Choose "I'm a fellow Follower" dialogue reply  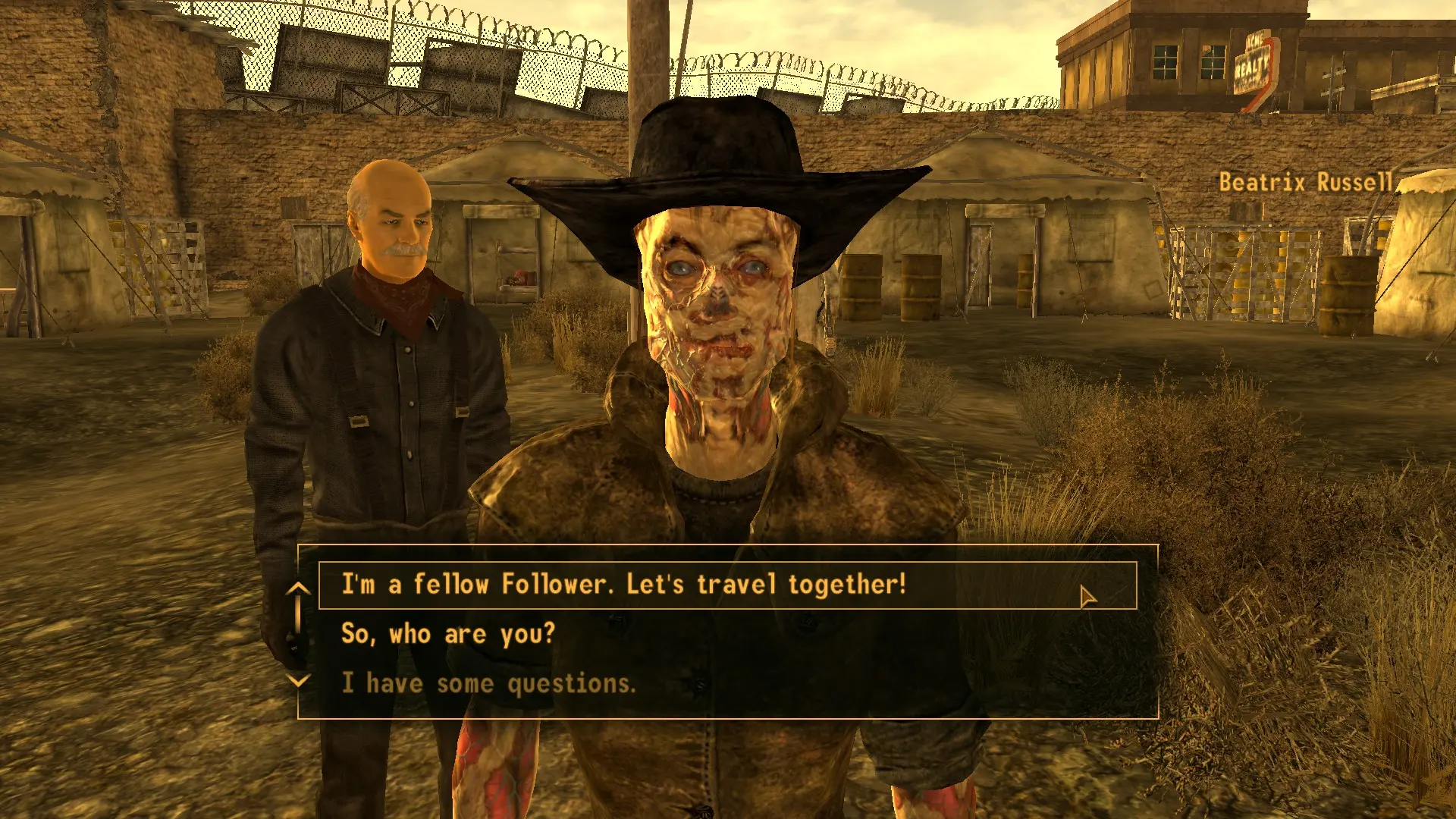point(623,585)
